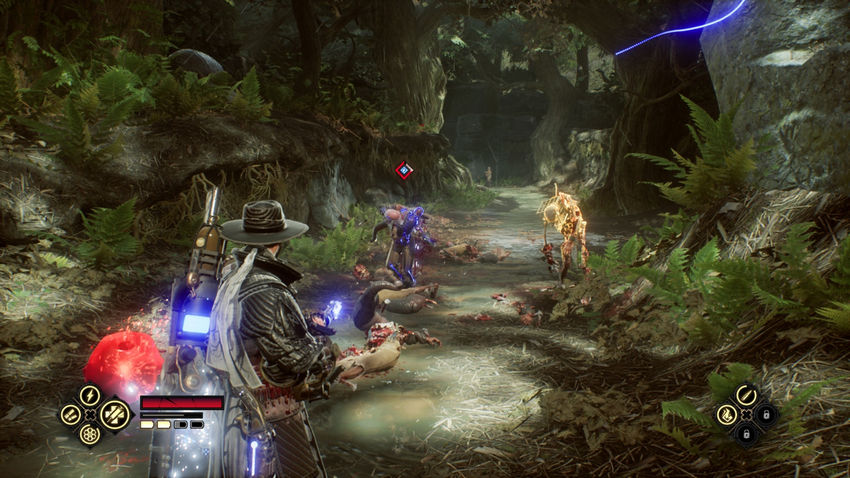
Task: Activate the flame ammo icon
Action: (727, 414)
